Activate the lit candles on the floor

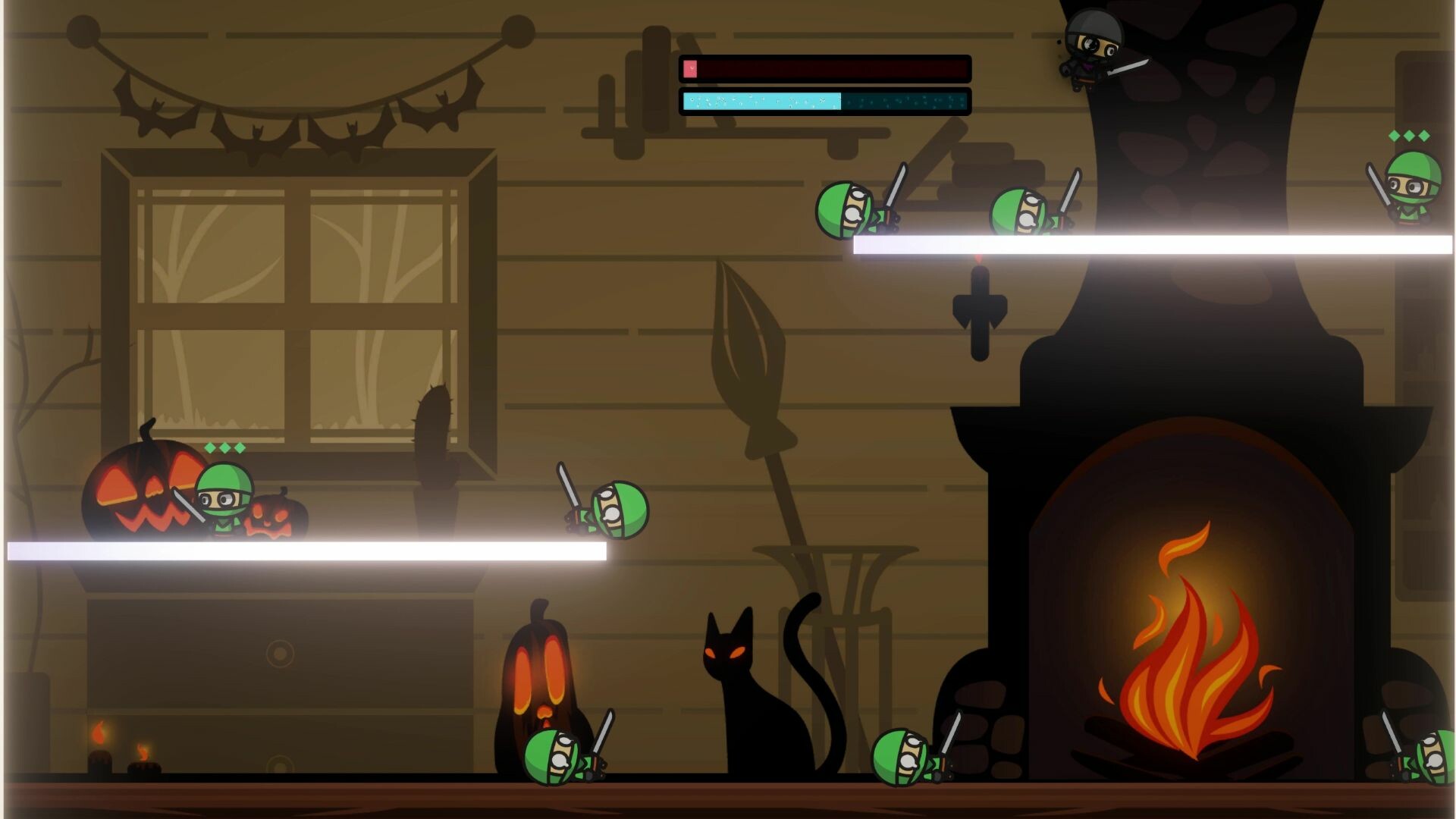click(121, 747)
